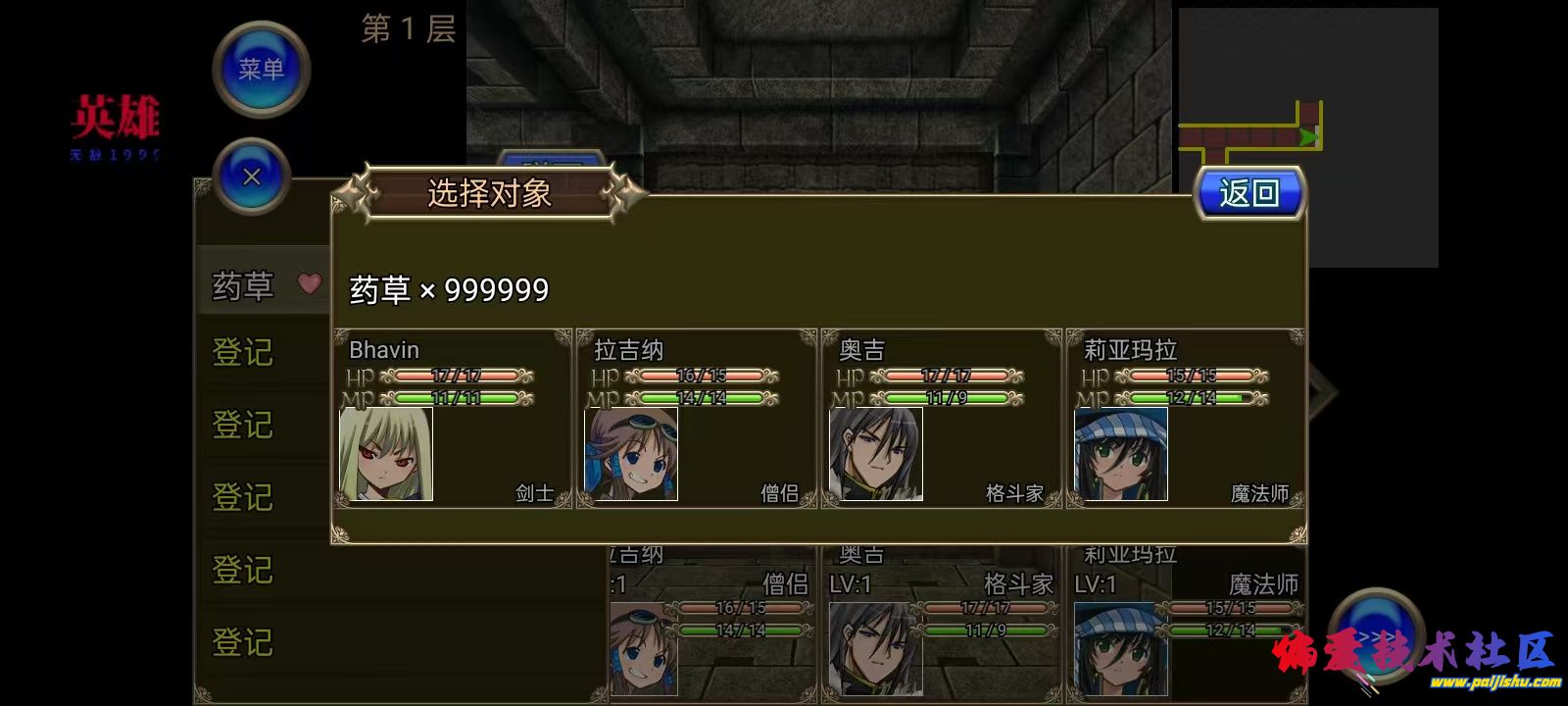Click the × cancel icon below the menu
The width and height of the screenshot is (1568, 706).
click(253, 178)
